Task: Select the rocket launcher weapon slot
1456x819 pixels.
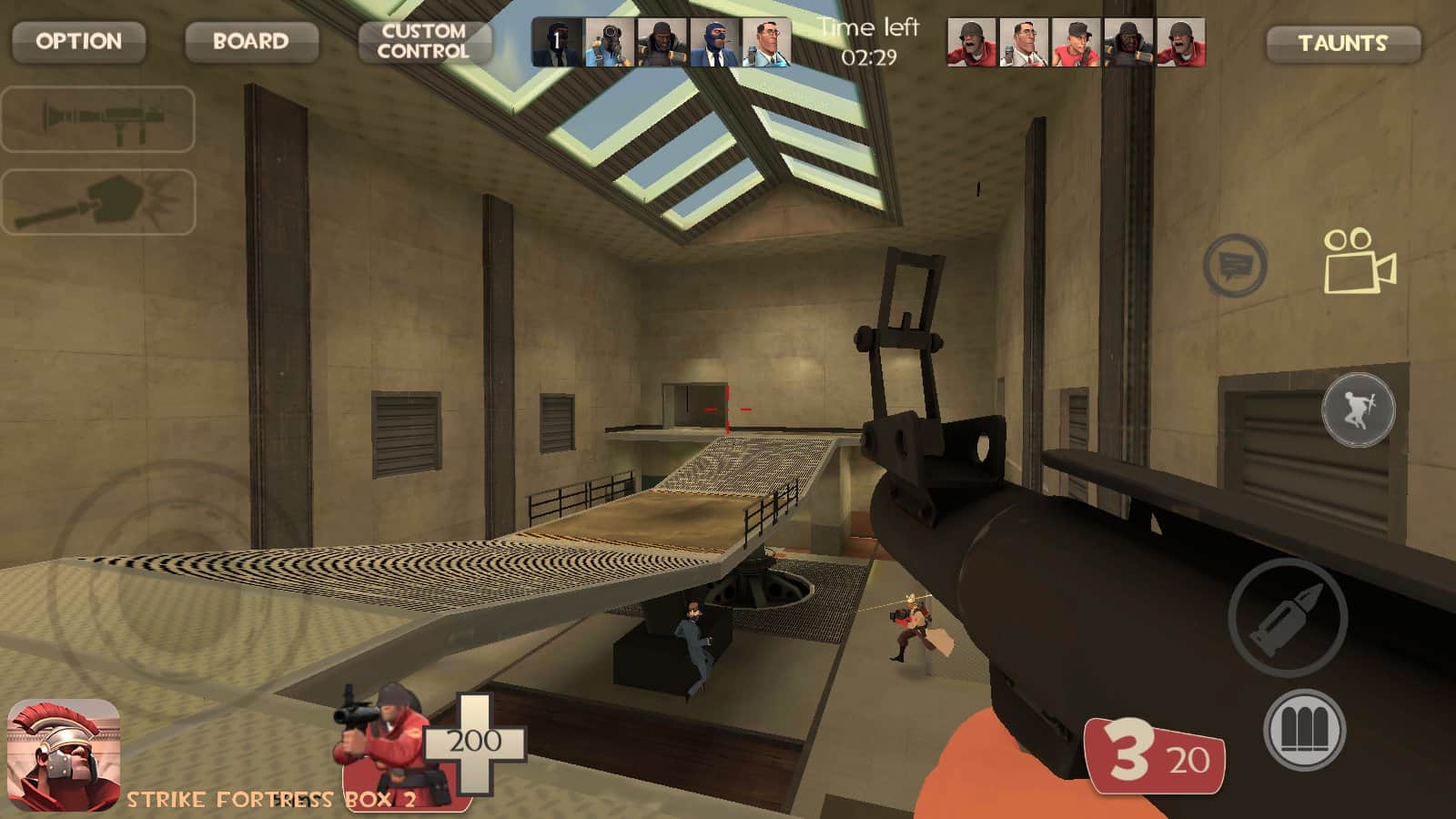Action: pos(98,119)
